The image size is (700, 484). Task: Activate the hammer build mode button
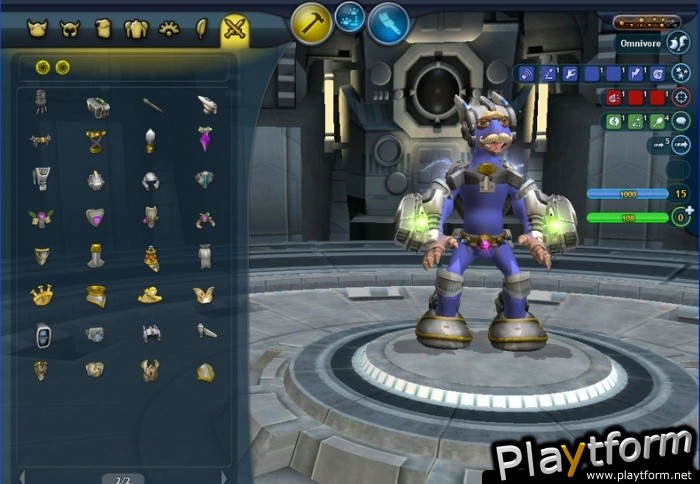[x=312, y=23]
